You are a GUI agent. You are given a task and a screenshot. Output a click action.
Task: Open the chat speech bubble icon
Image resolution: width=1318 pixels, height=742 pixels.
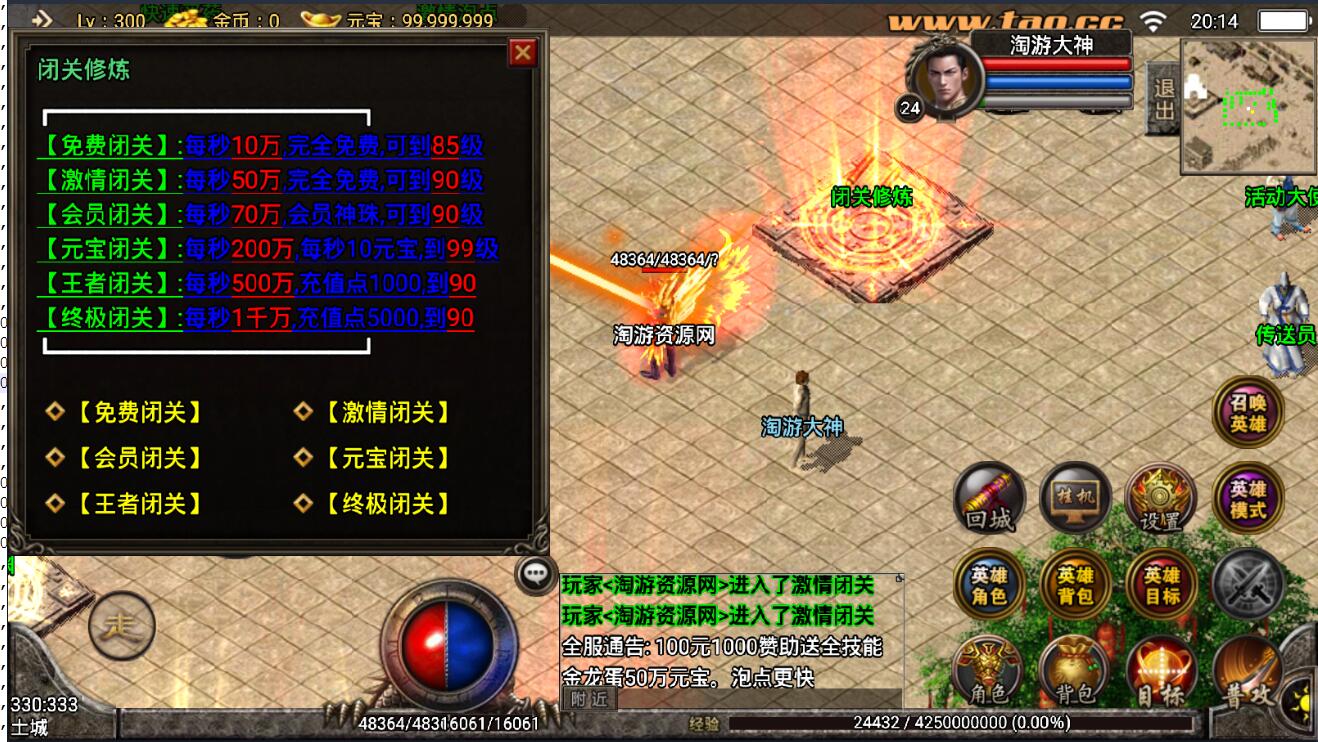(537, 573)
